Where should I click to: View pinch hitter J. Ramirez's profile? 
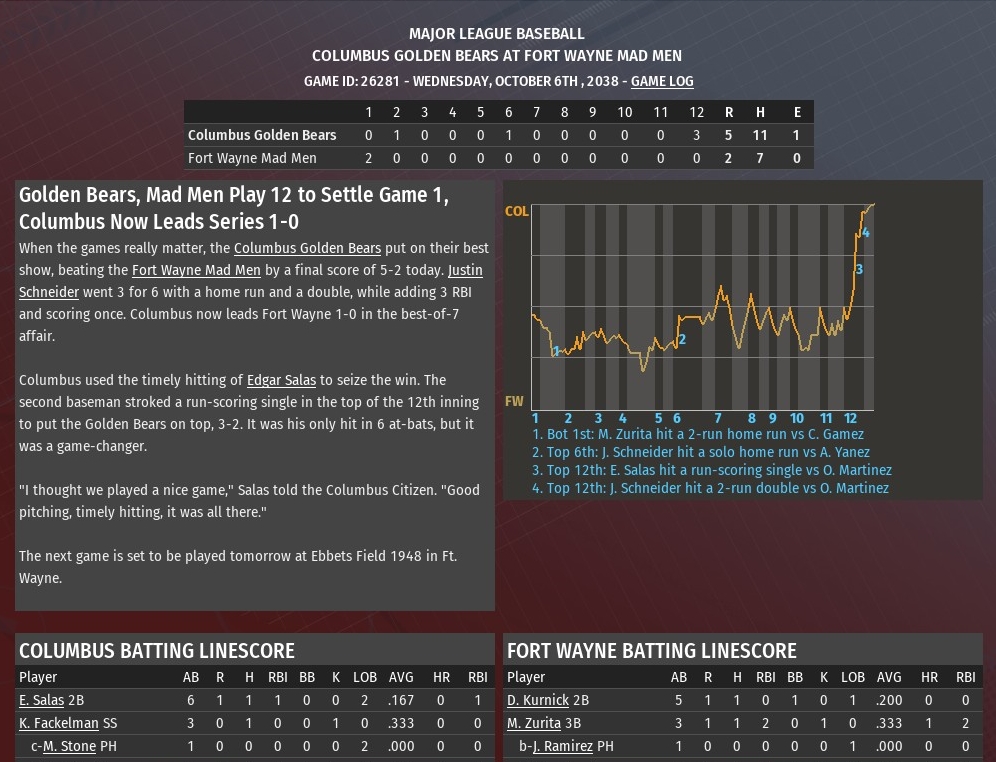564,746
